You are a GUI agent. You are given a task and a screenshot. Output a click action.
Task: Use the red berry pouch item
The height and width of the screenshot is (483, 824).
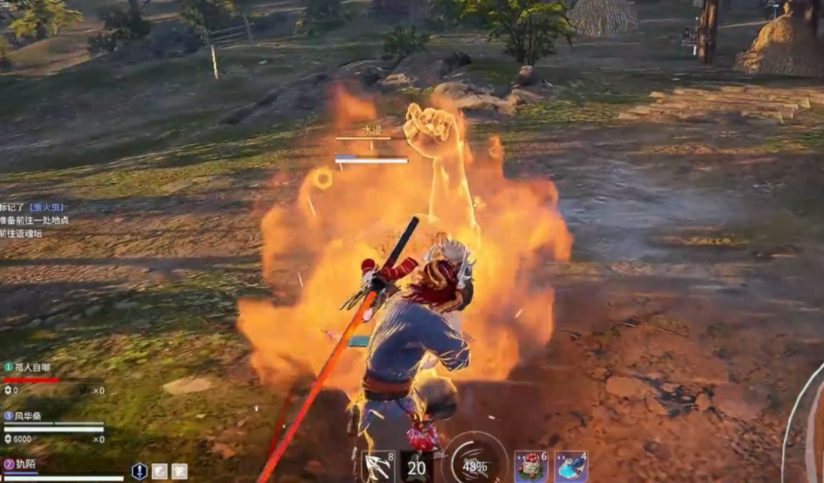pos(531,466)
